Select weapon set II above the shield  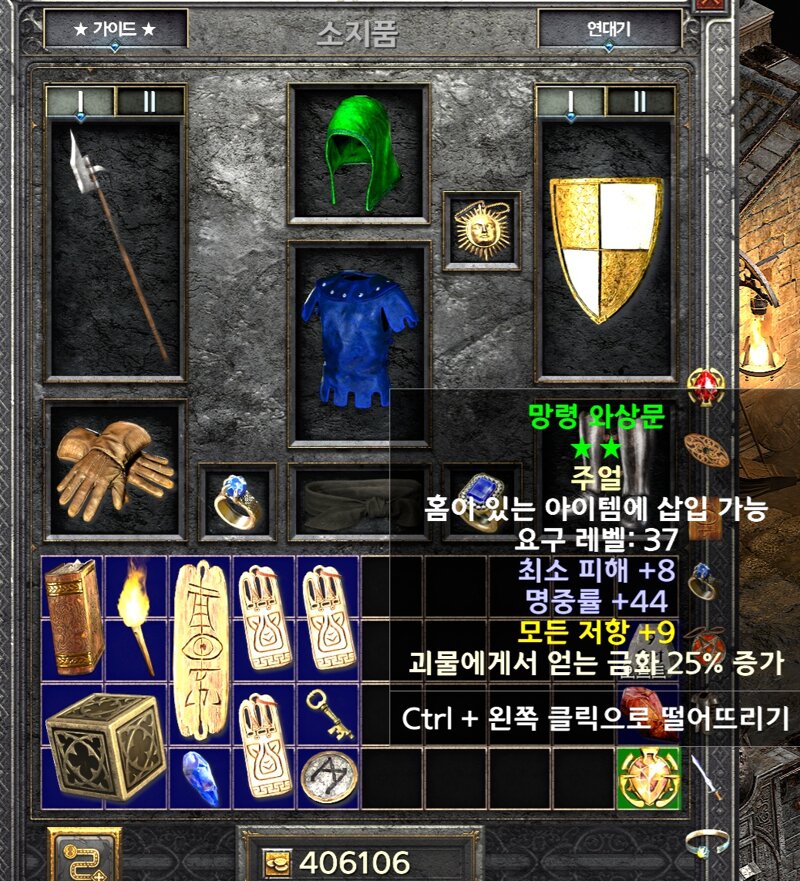coord(640,101)
